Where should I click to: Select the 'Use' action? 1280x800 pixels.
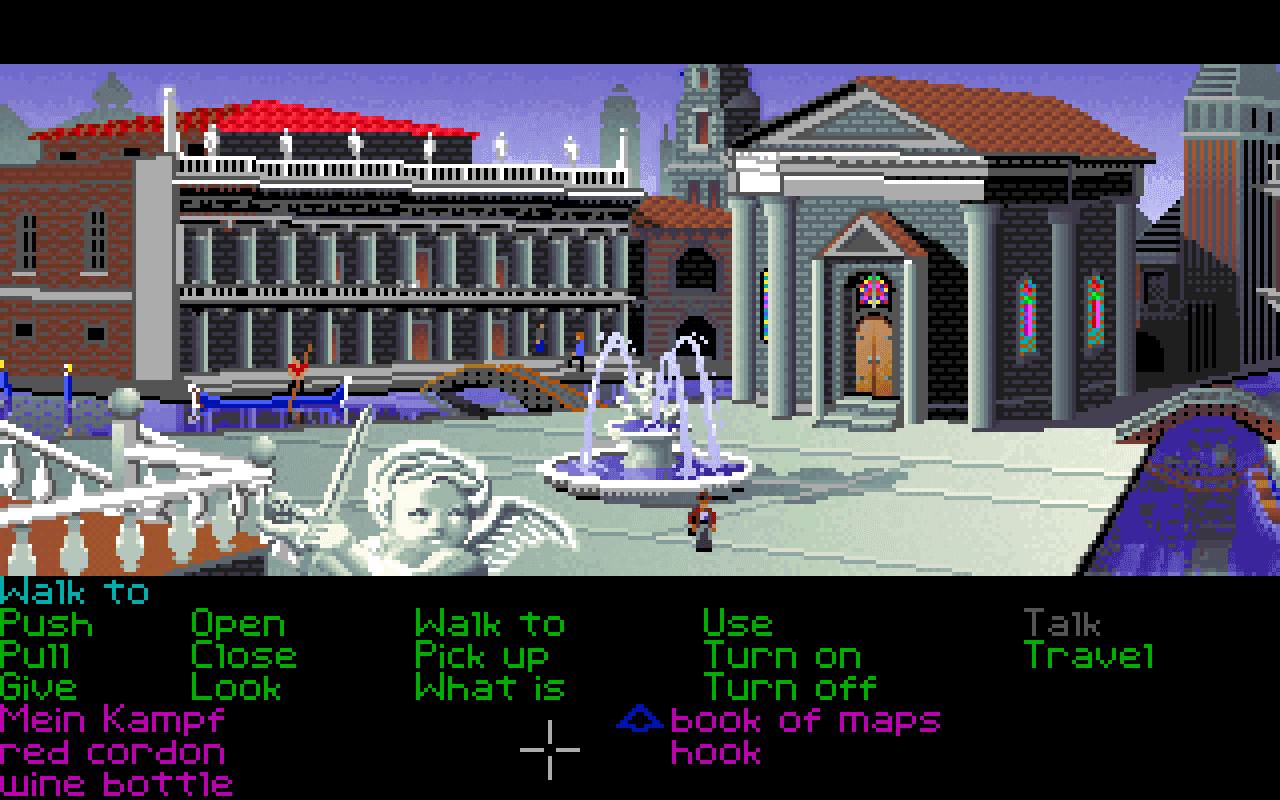(x=737, y=623)
